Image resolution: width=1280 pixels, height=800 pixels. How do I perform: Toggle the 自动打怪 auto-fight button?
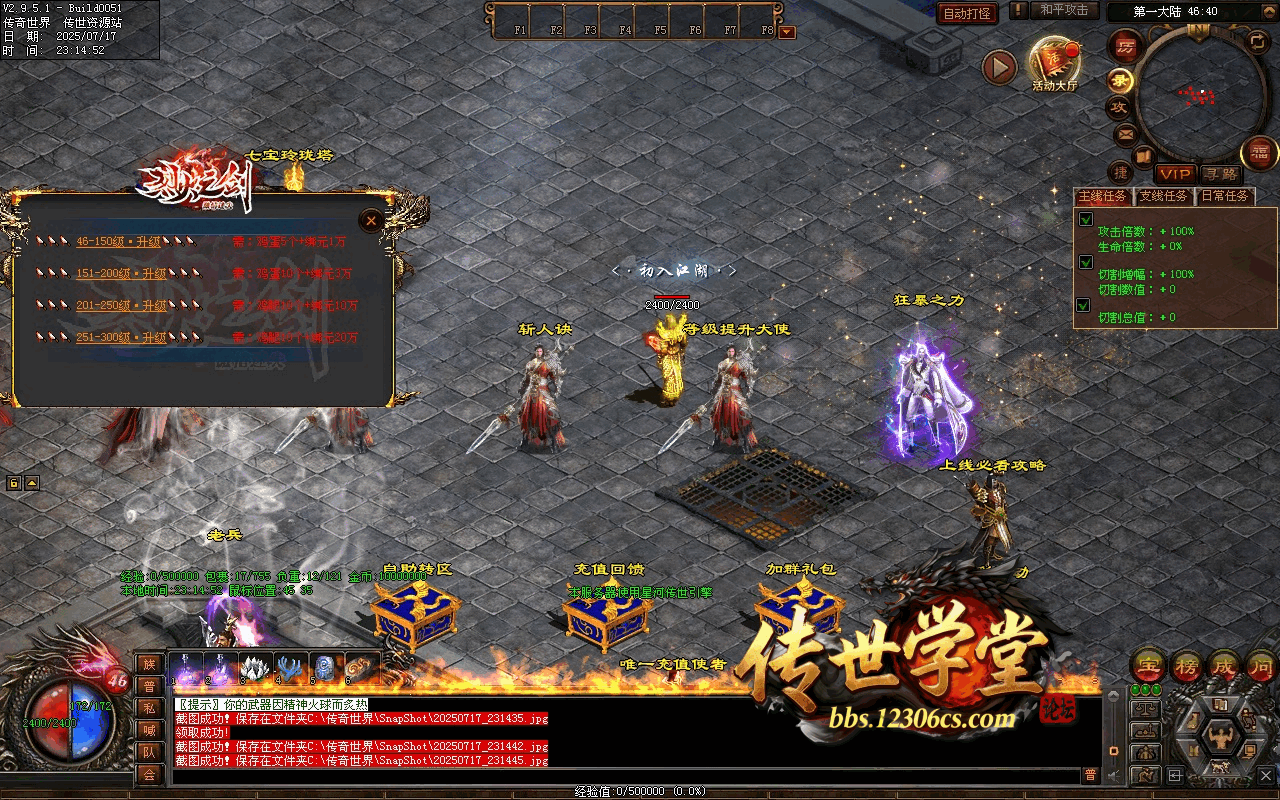967,13
